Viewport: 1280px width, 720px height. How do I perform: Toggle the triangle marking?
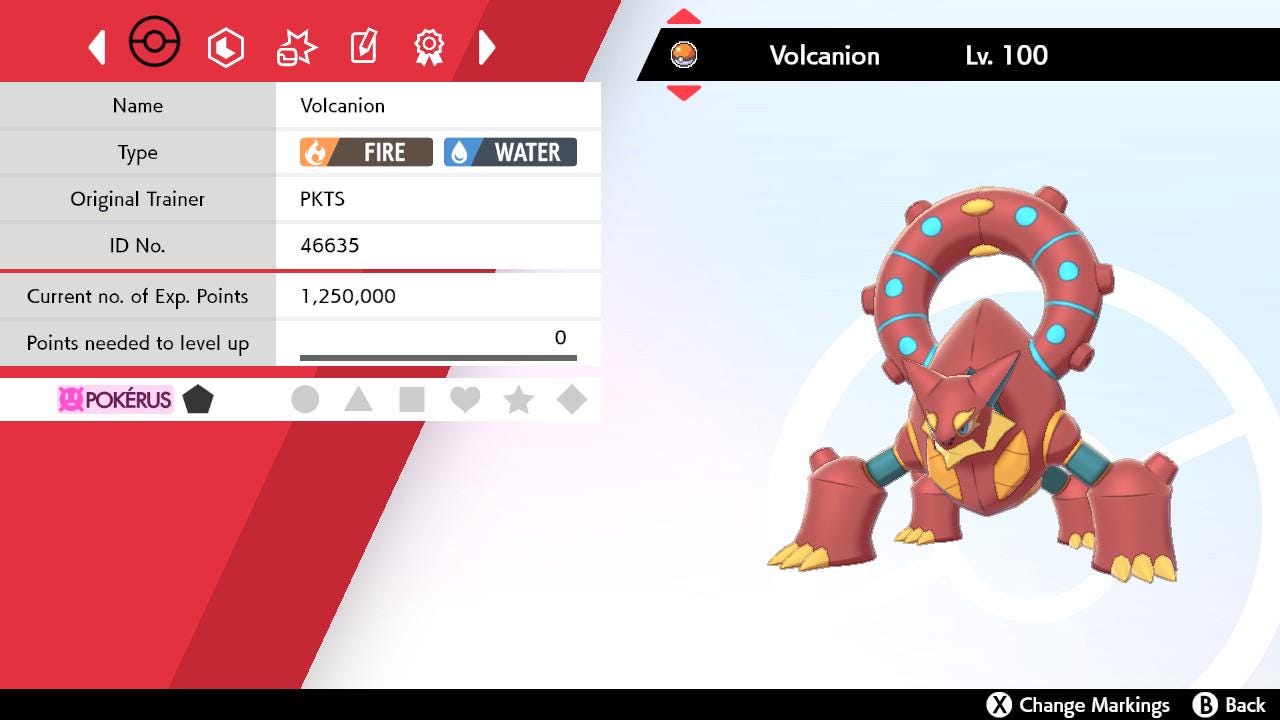click(358, 400)
